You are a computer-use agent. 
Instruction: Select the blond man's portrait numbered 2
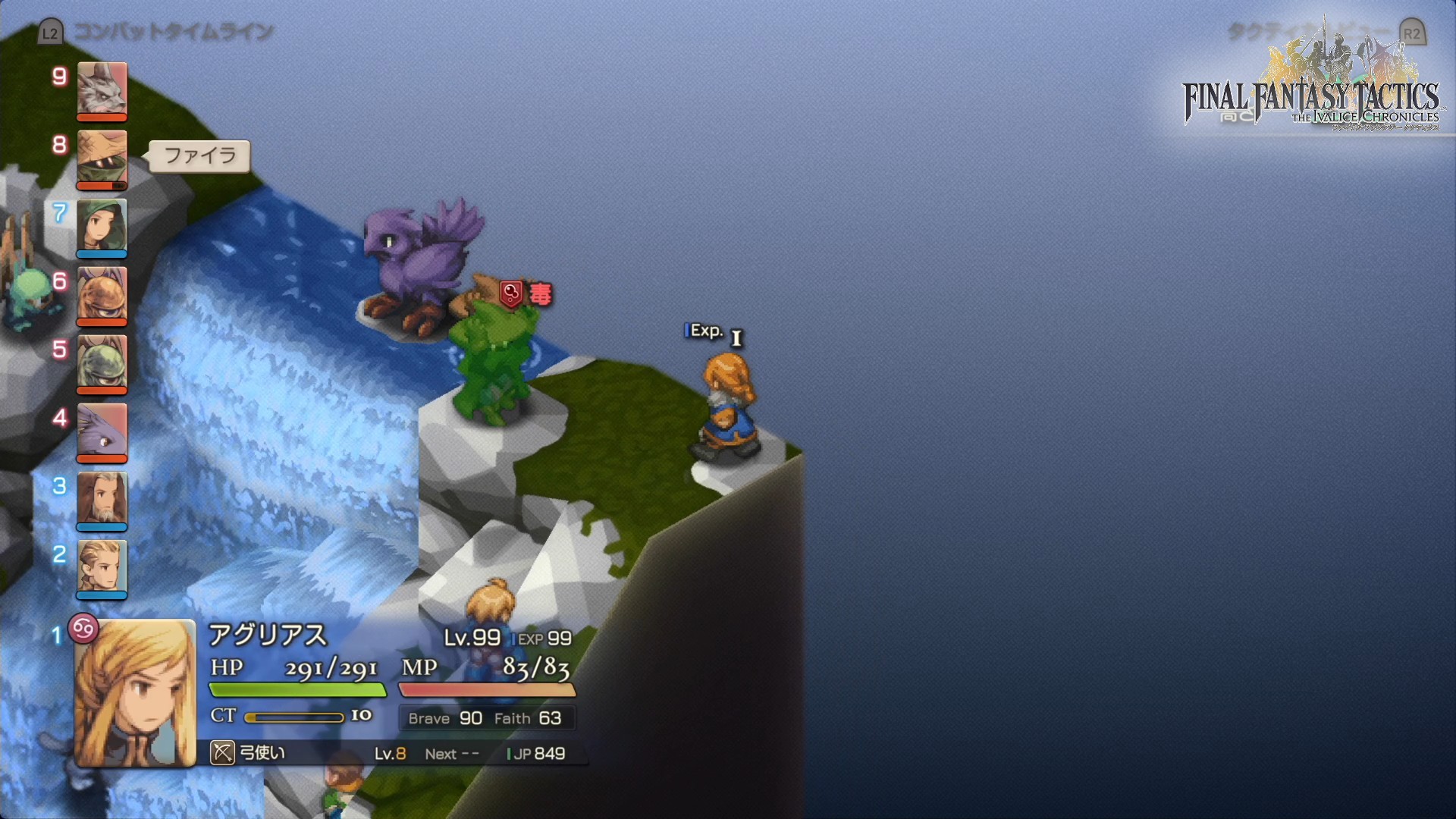[102, 567]
